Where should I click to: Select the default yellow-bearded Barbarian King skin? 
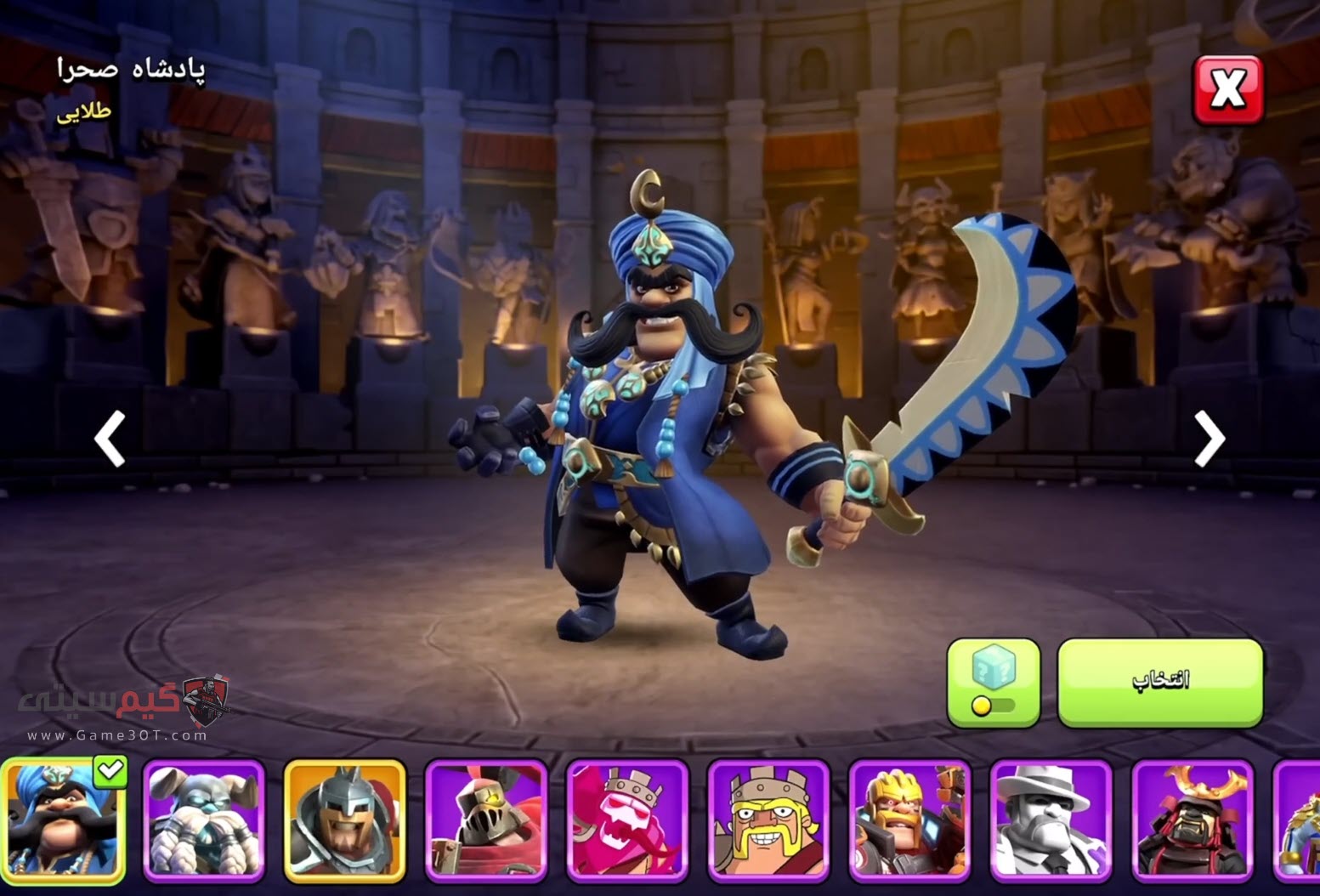pyautogui.click(x=768, y=821)
